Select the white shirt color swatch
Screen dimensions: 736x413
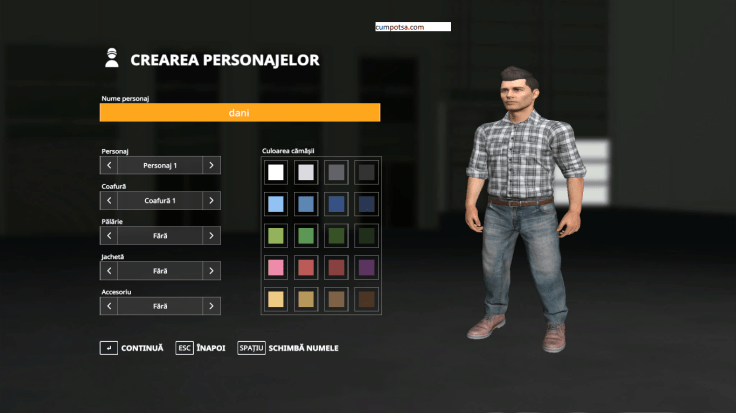point(276,172)
